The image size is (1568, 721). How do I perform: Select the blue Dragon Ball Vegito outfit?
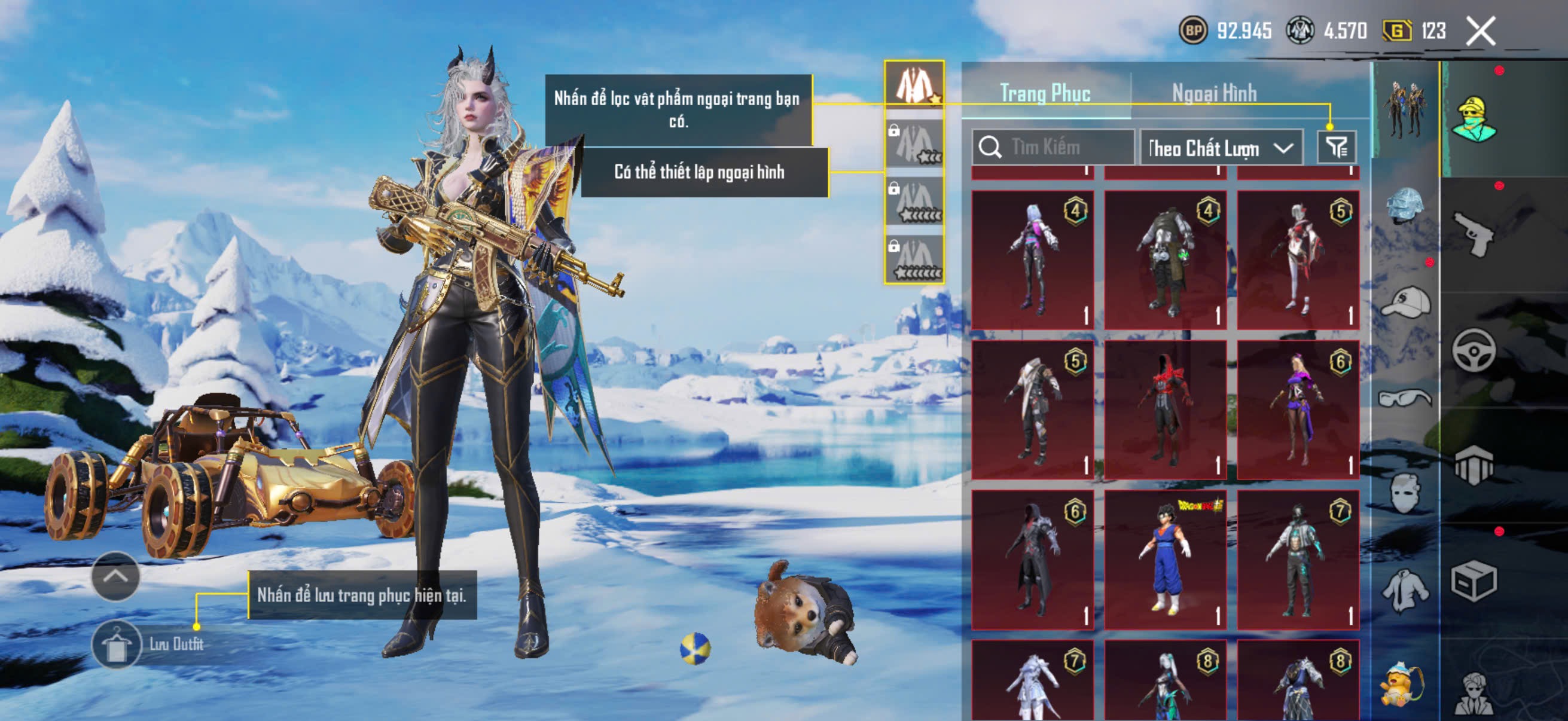pos(1165,560)
